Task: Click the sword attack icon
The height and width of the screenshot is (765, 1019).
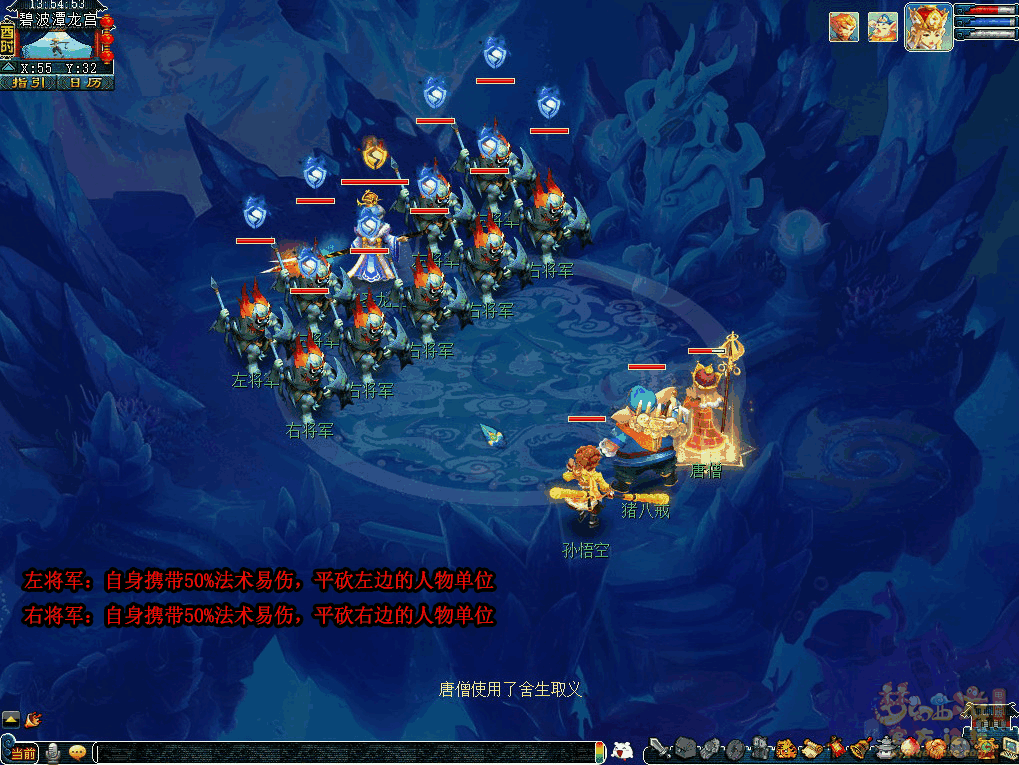Action: point(657,748)
